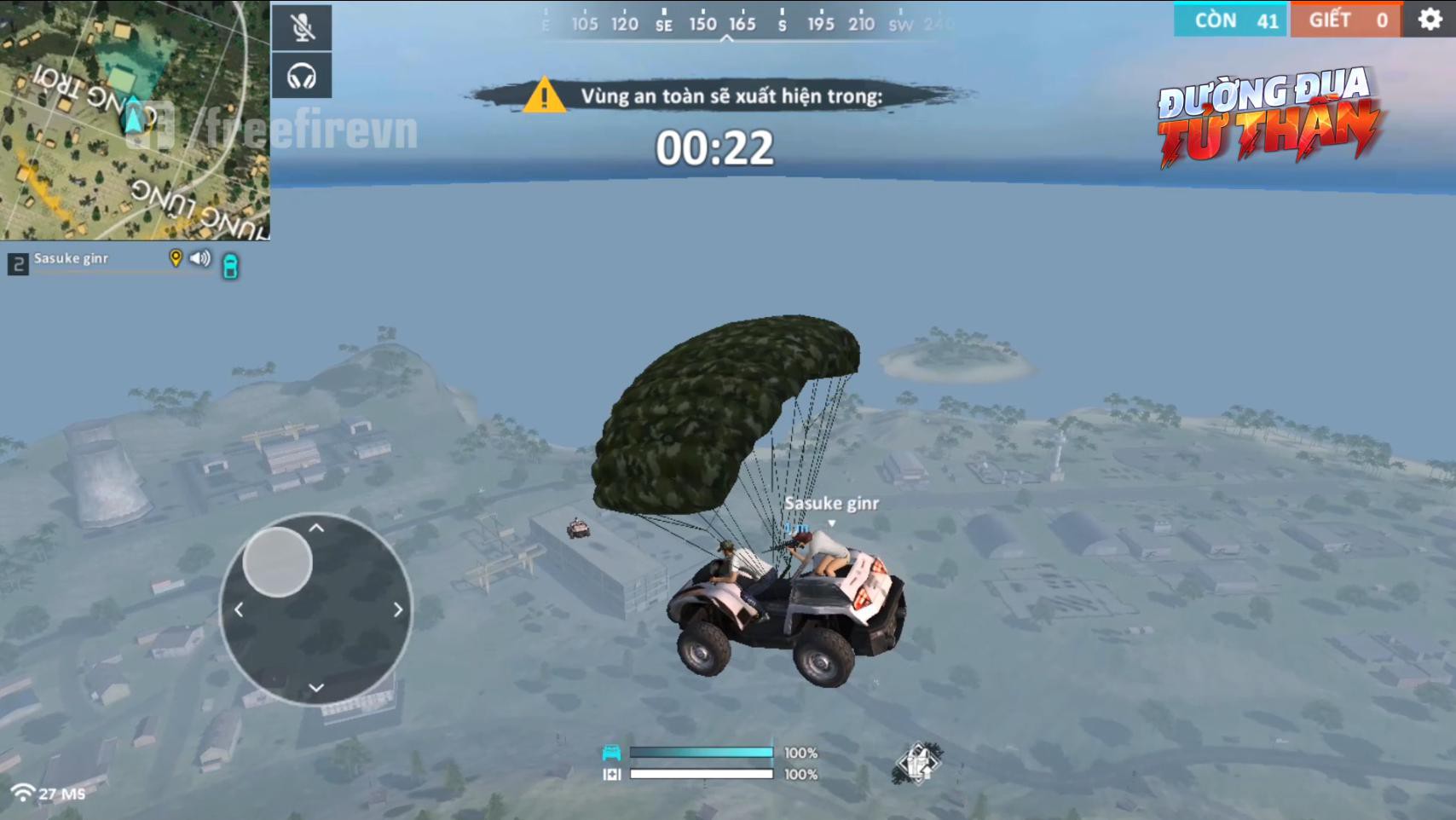Tap the network signal icon near 27 MS
The width and height of the screenshot is (1456, 820).
[23, 791]
